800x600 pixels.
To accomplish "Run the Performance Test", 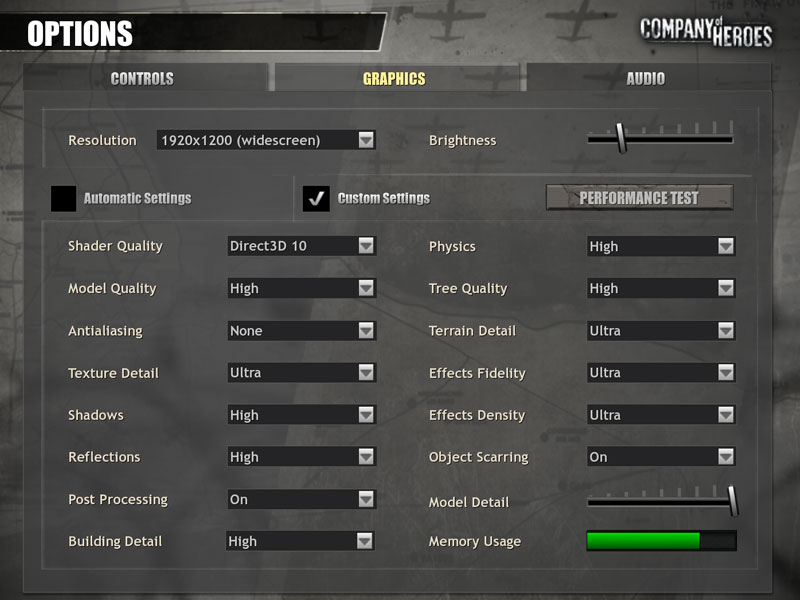I will 639,198.
